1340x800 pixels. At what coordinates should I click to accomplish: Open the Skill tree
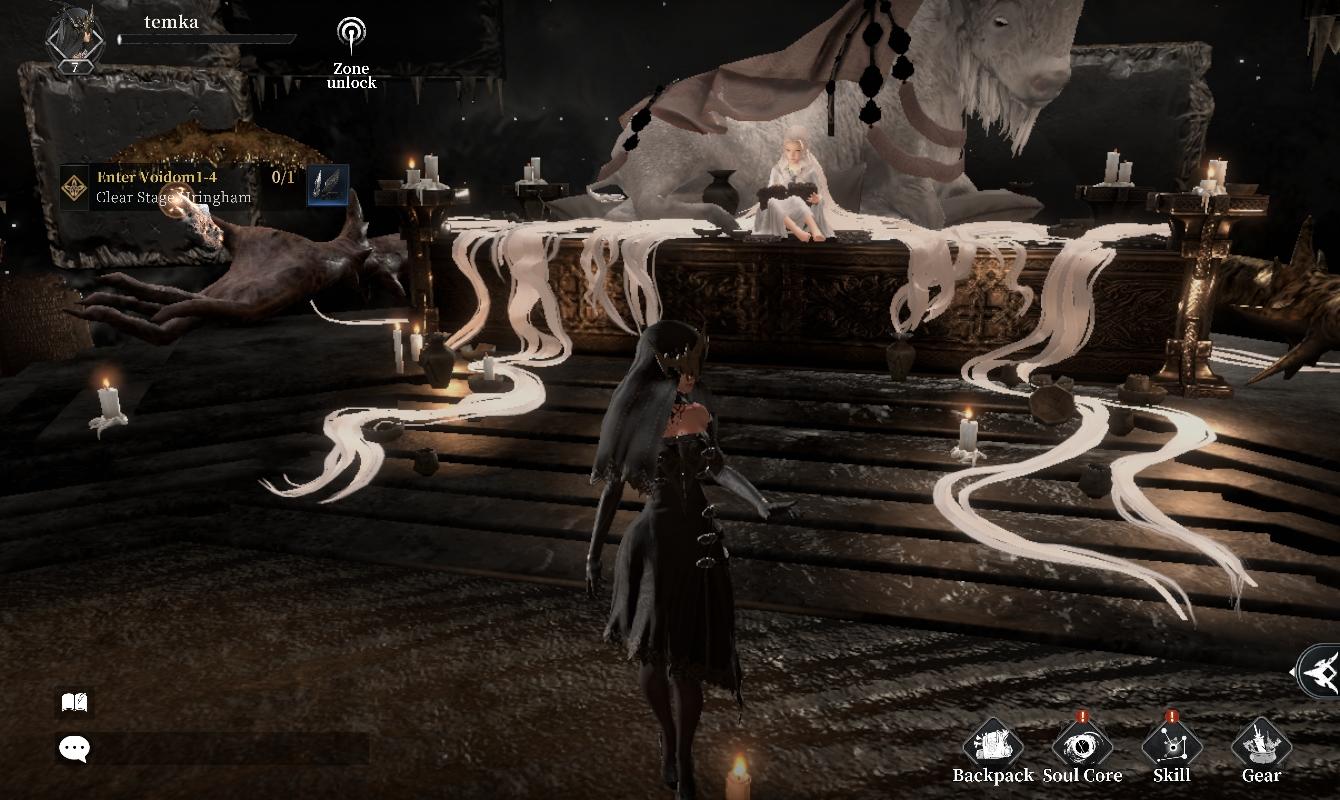(1171, 747)
